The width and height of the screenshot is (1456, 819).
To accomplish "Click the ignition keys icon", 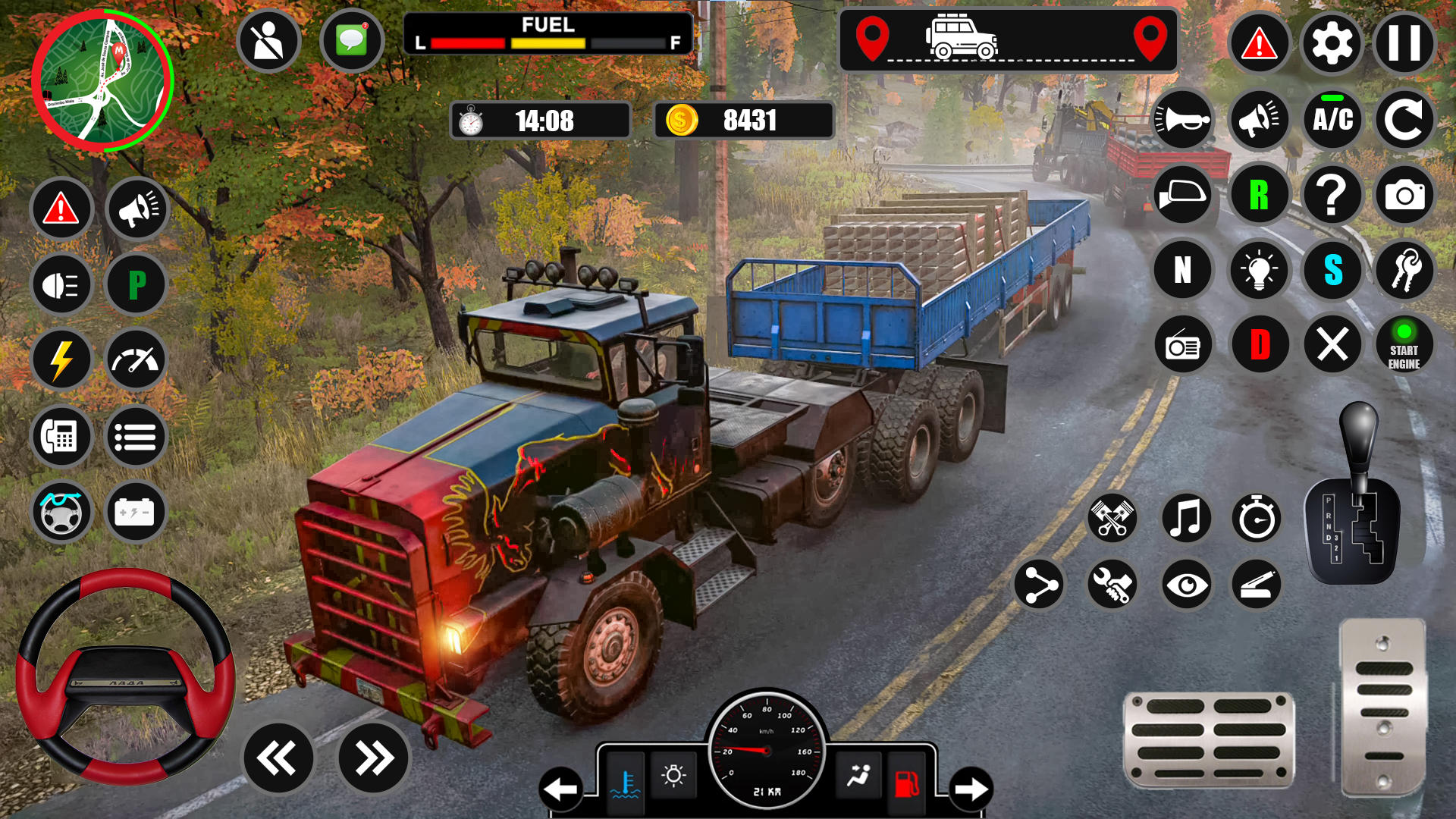I will tap(1404, 270).
